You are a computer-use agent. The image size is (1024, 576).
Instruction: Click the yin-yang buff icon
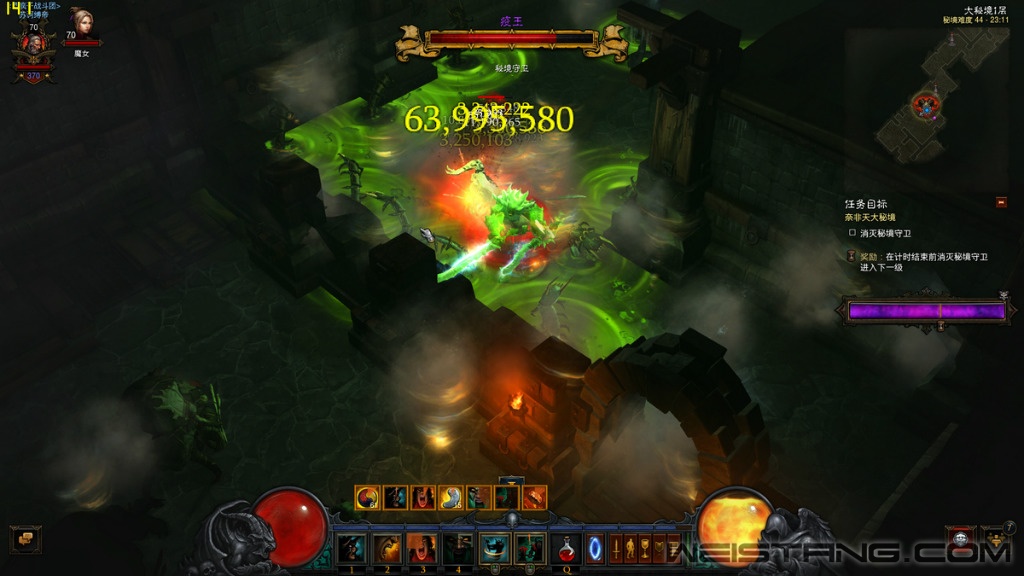click(367, 497)
